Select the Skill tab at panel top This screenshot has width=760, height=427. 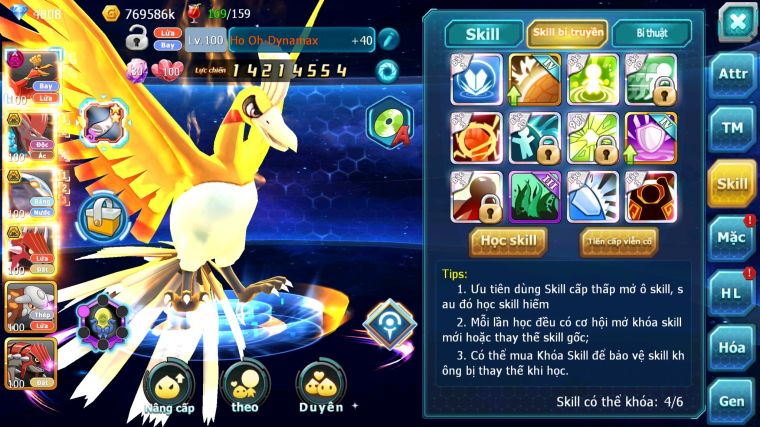[484, 34]
